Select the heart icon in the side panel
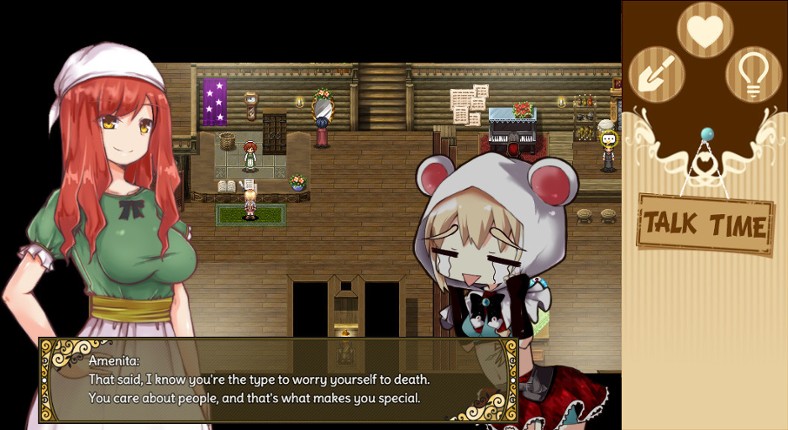Screen dimensions: 788x430 705,30
